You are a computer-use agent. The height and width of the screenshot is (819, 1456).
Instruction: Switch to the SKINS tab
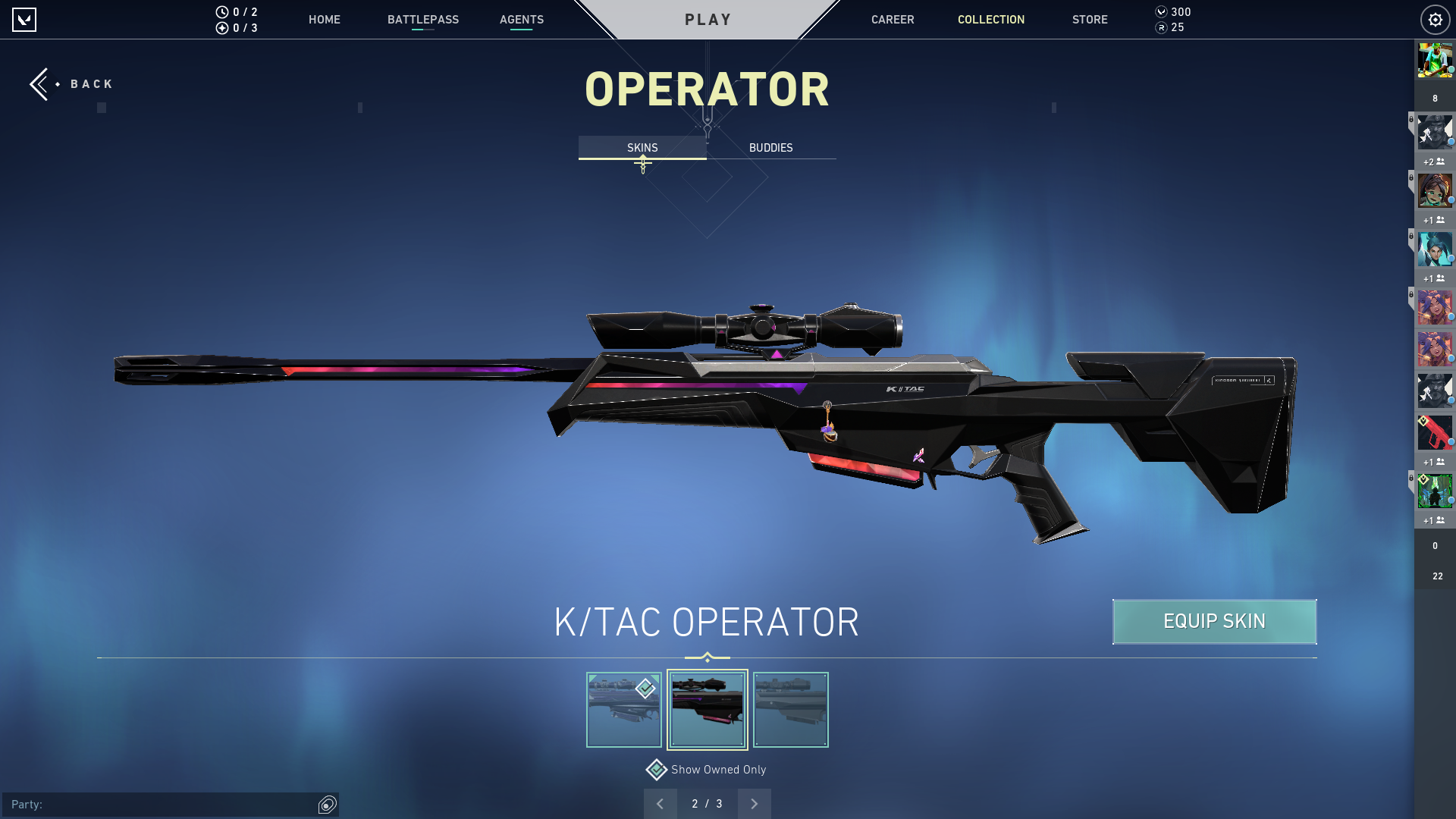pyautogui.click(x=642, y=148)
